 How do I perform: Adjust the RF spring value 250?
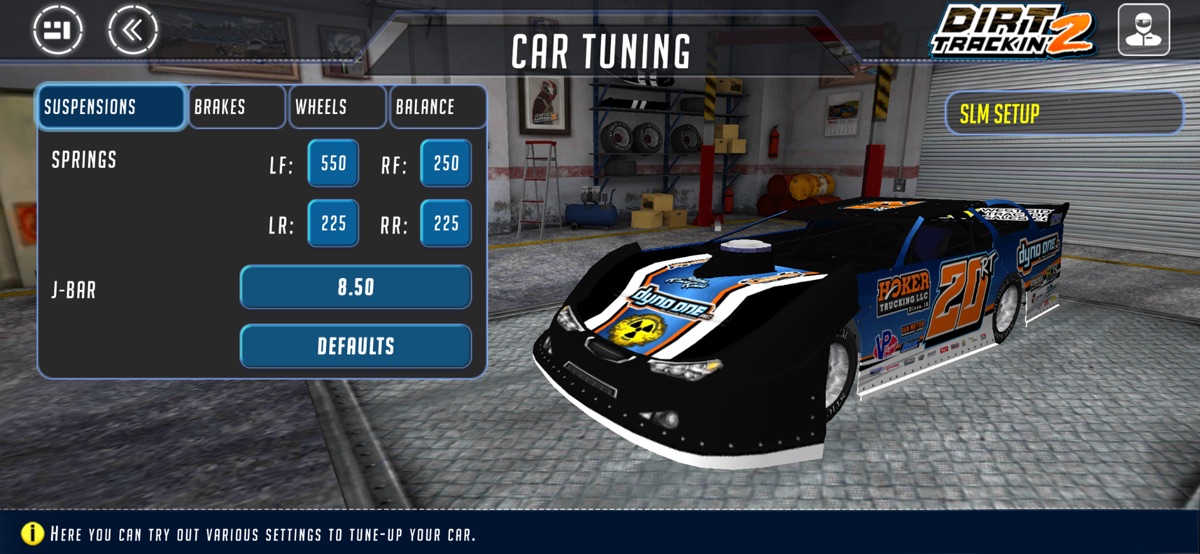point(446,164)
